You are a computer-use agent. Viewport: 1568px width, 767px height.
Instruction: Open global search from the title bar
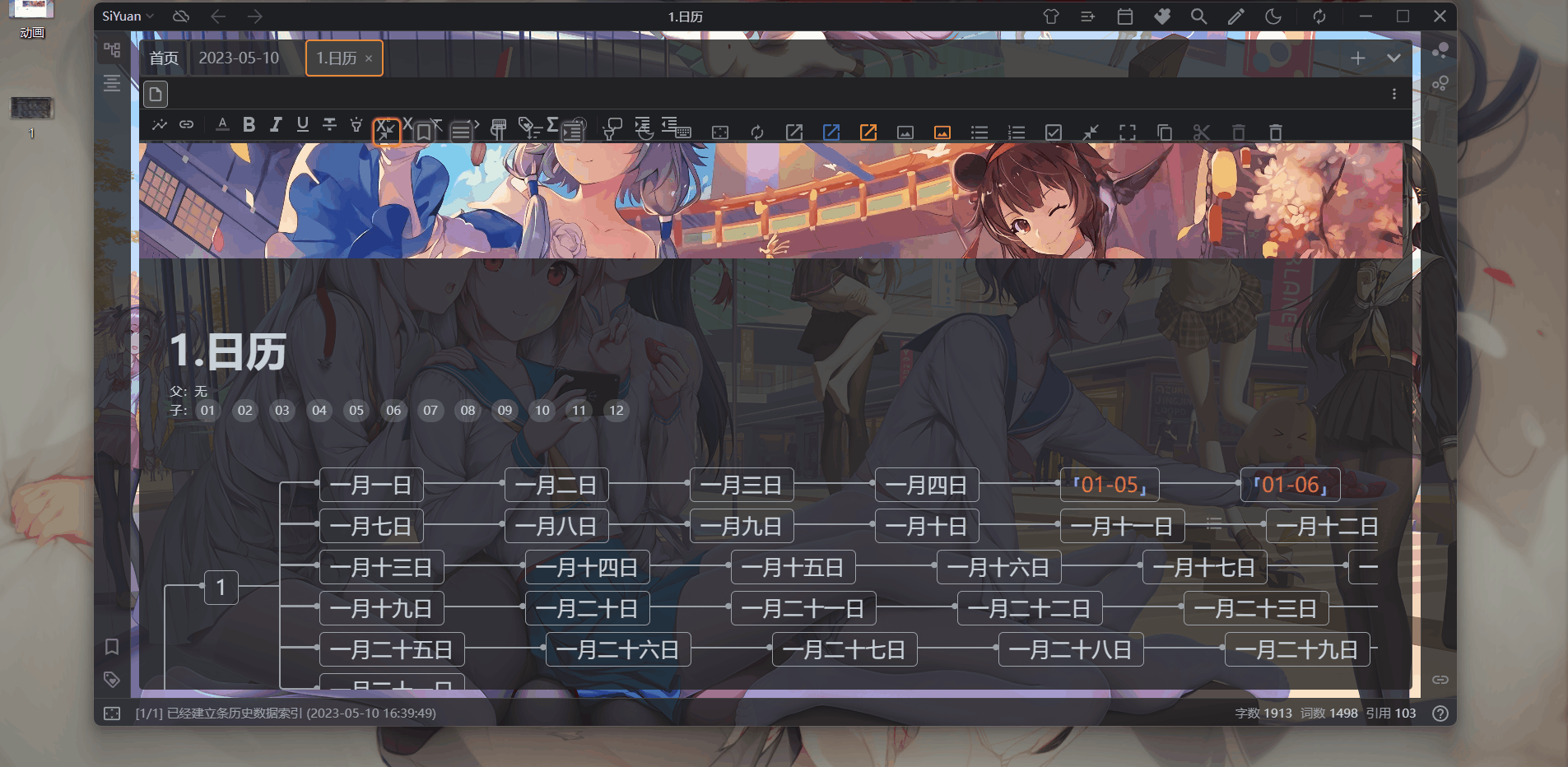pos(1198,16)
